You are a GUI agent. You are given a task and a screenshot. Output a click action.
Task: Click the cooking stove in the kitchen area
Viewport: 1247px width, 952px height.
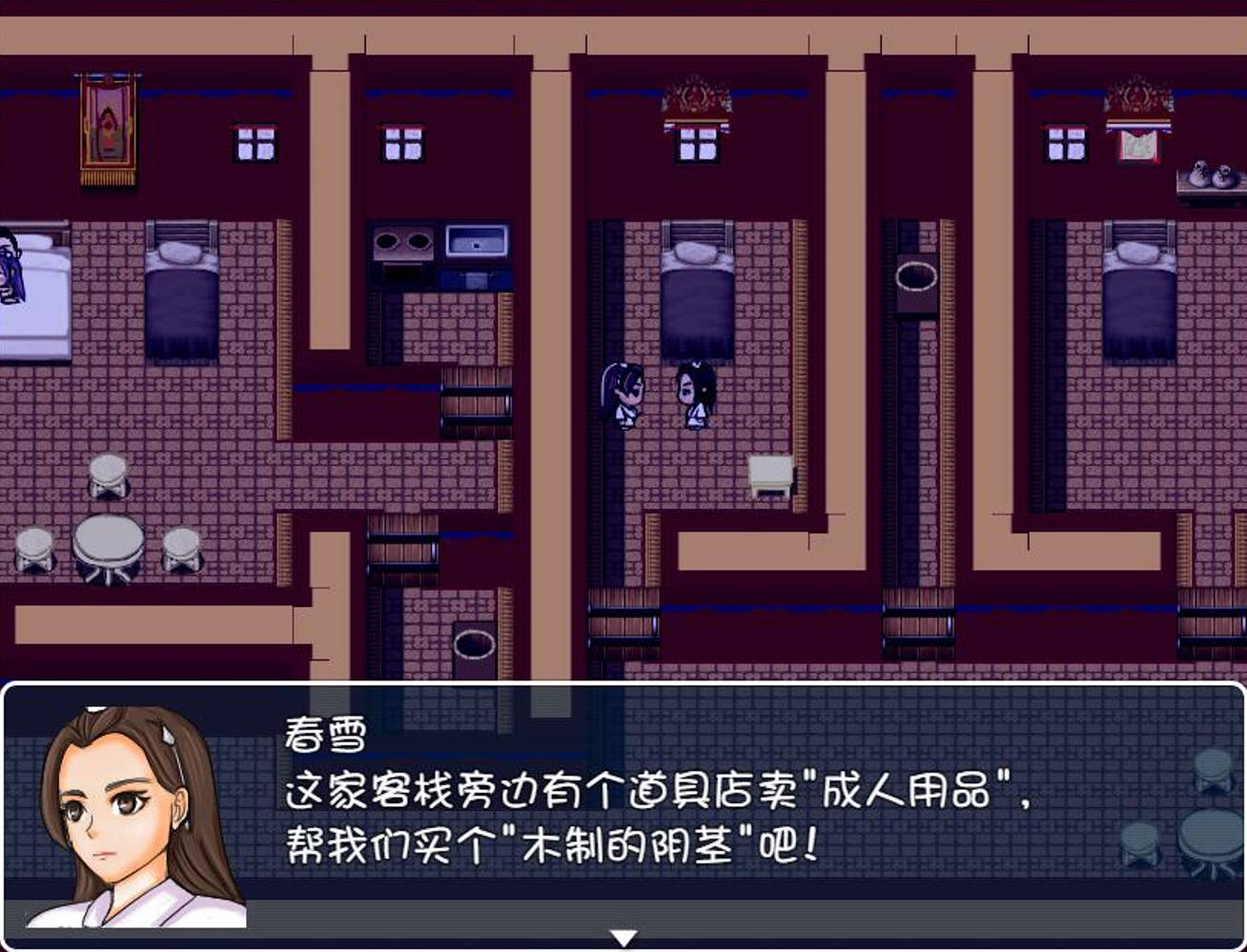click(400, 243)
